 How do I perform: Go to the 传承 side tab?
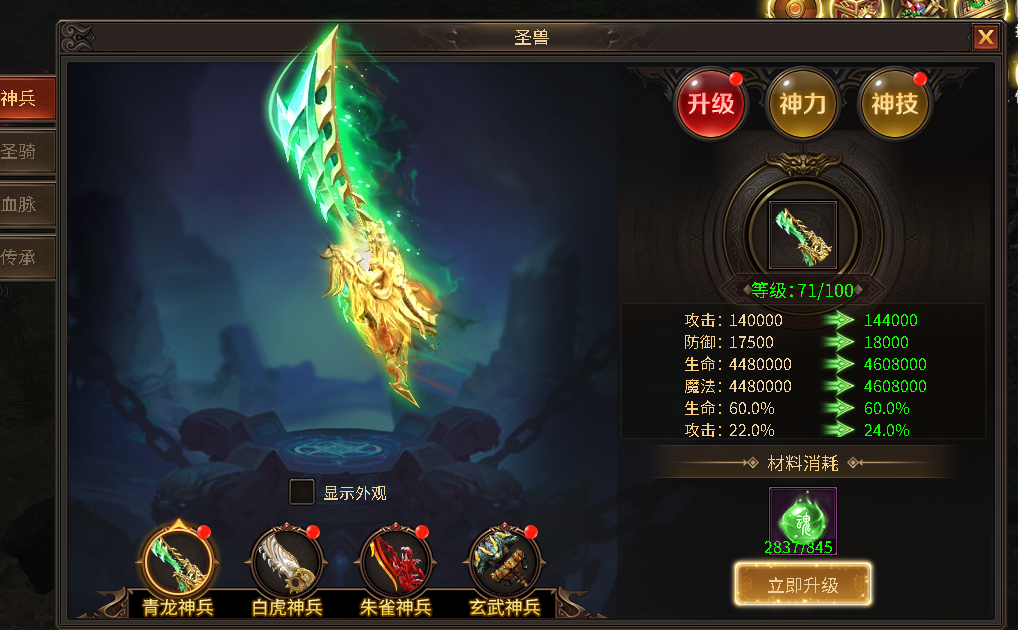click(24, 257)
